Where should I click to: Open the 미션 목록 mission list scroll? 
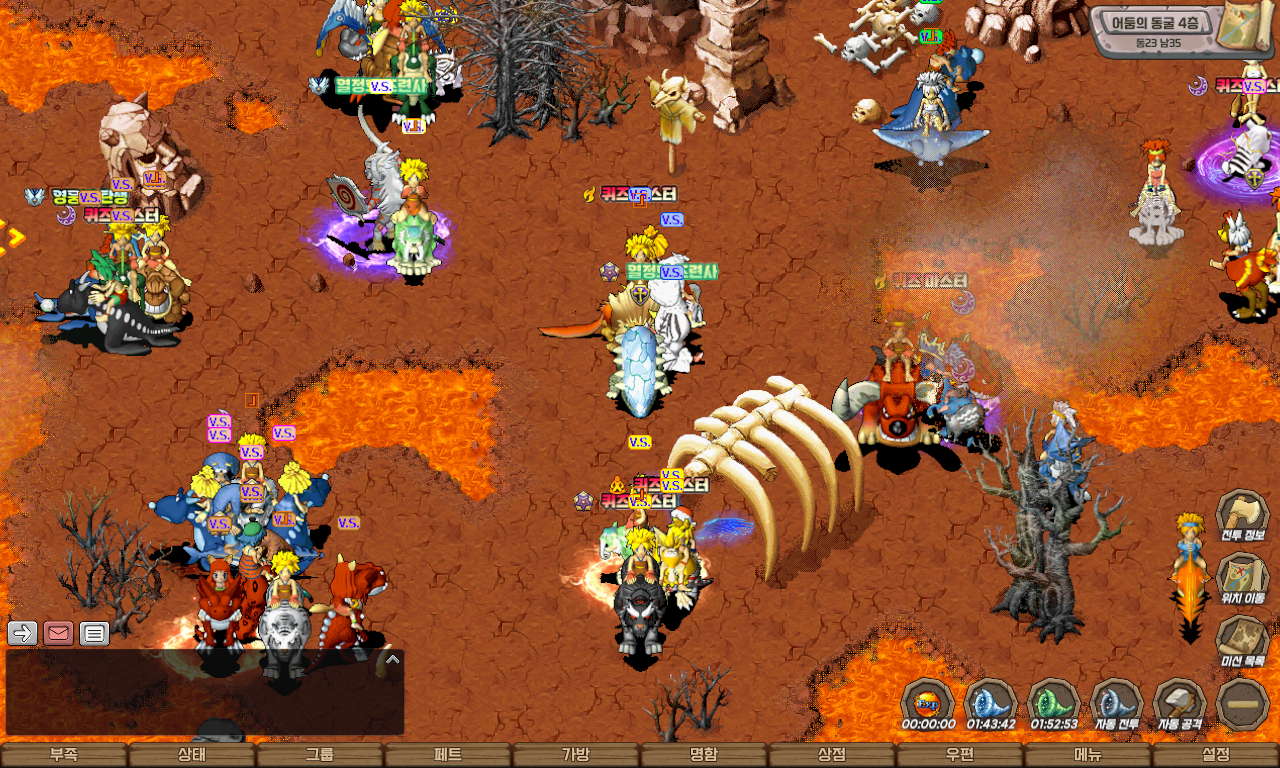tap(1242, 640)
